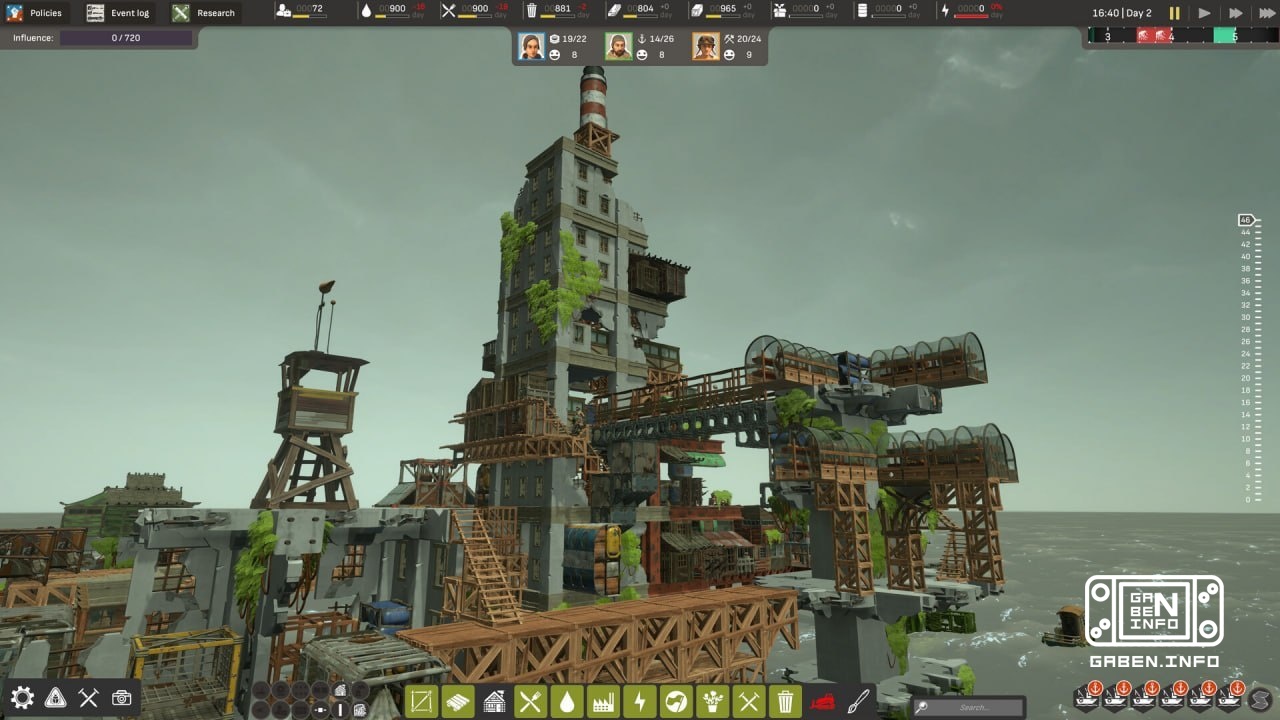Select the housing cabin category icon

click(495, 701)
